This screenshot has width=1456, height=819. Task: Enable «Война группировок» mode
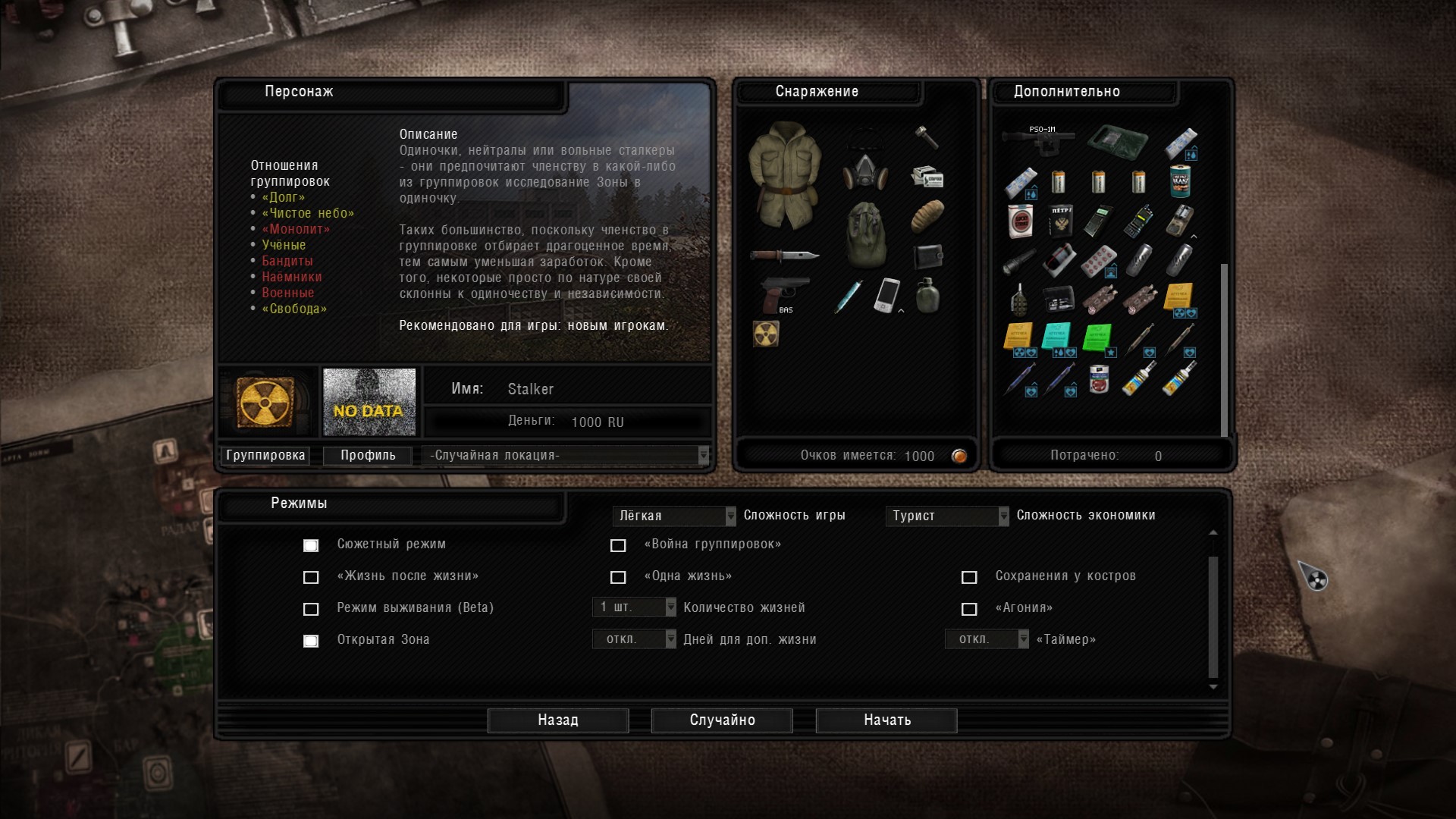pyautogui.click(x=618, y=545)
